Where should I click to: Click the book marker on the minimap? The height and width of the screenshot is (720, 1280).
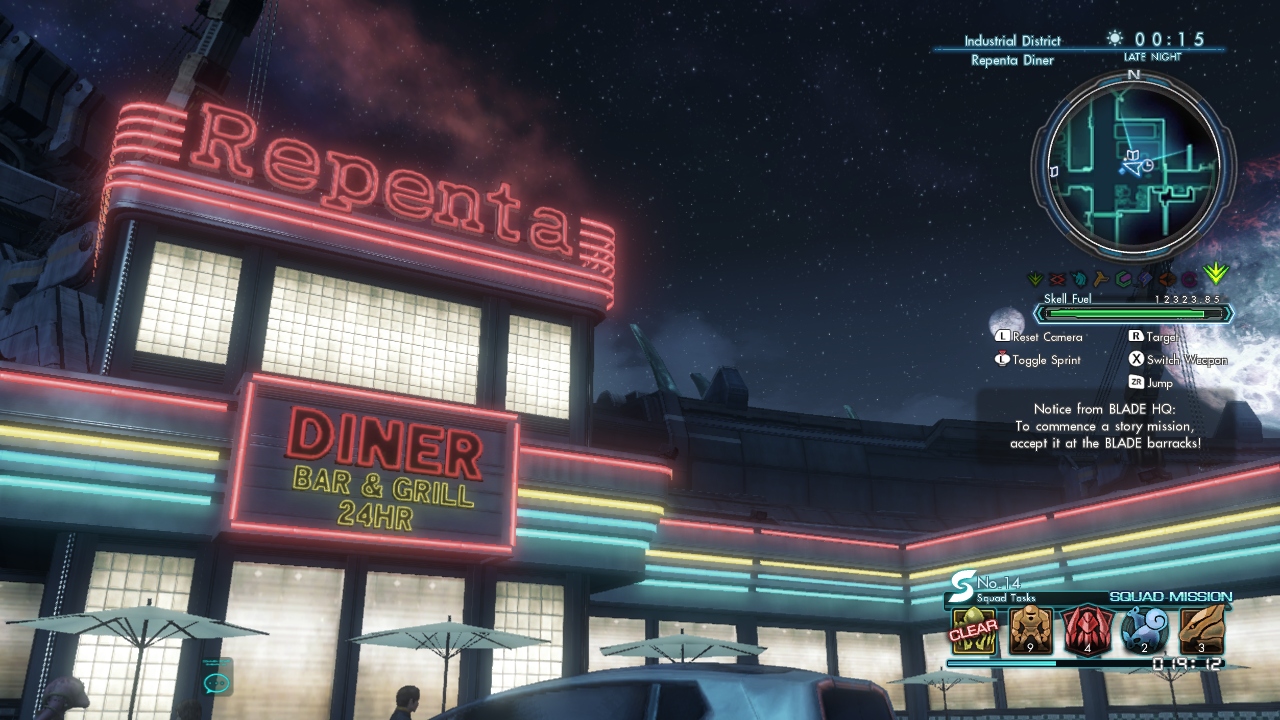click(1134, 156)
